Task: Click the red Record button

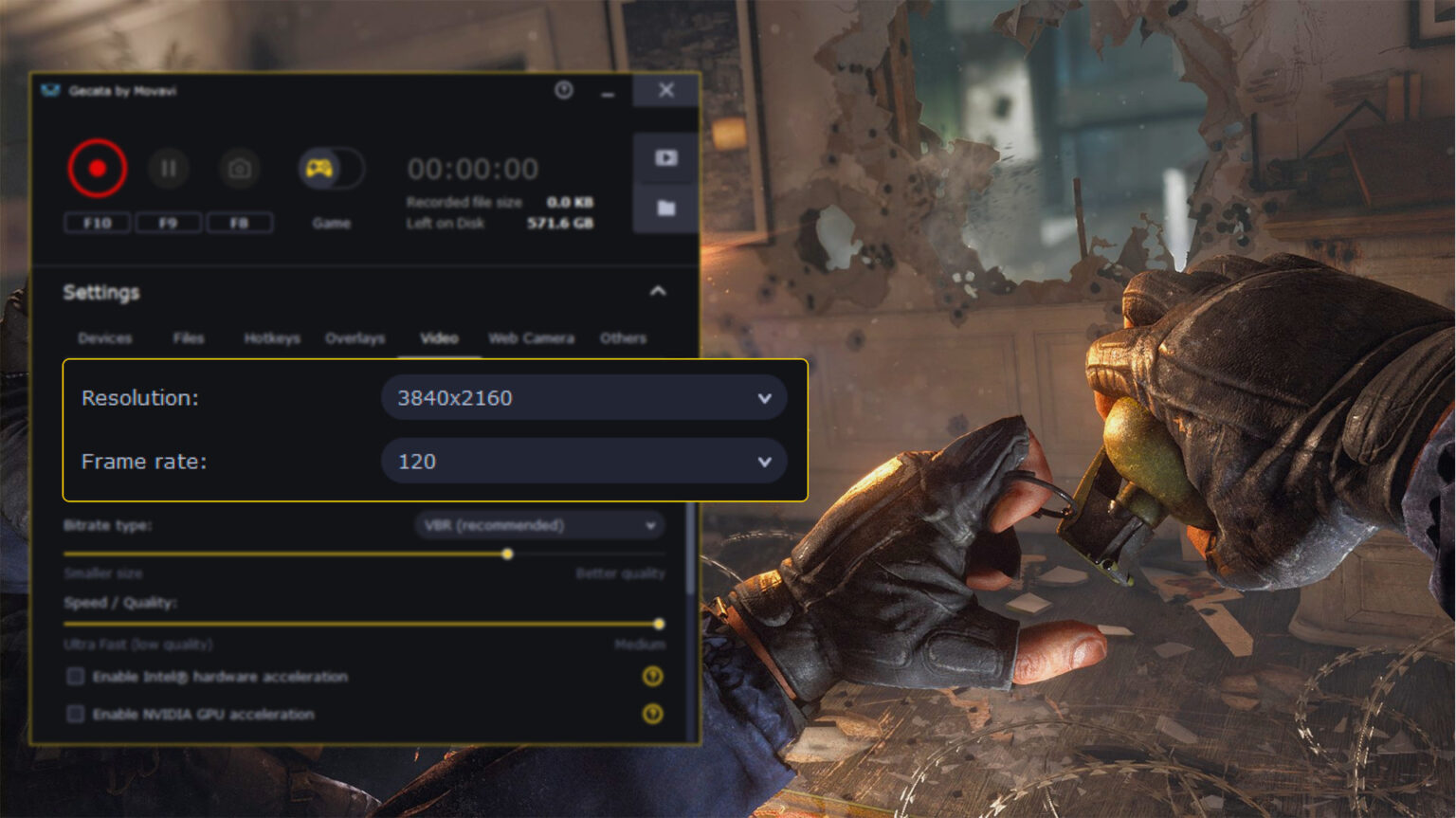Action: coord(98,168)
